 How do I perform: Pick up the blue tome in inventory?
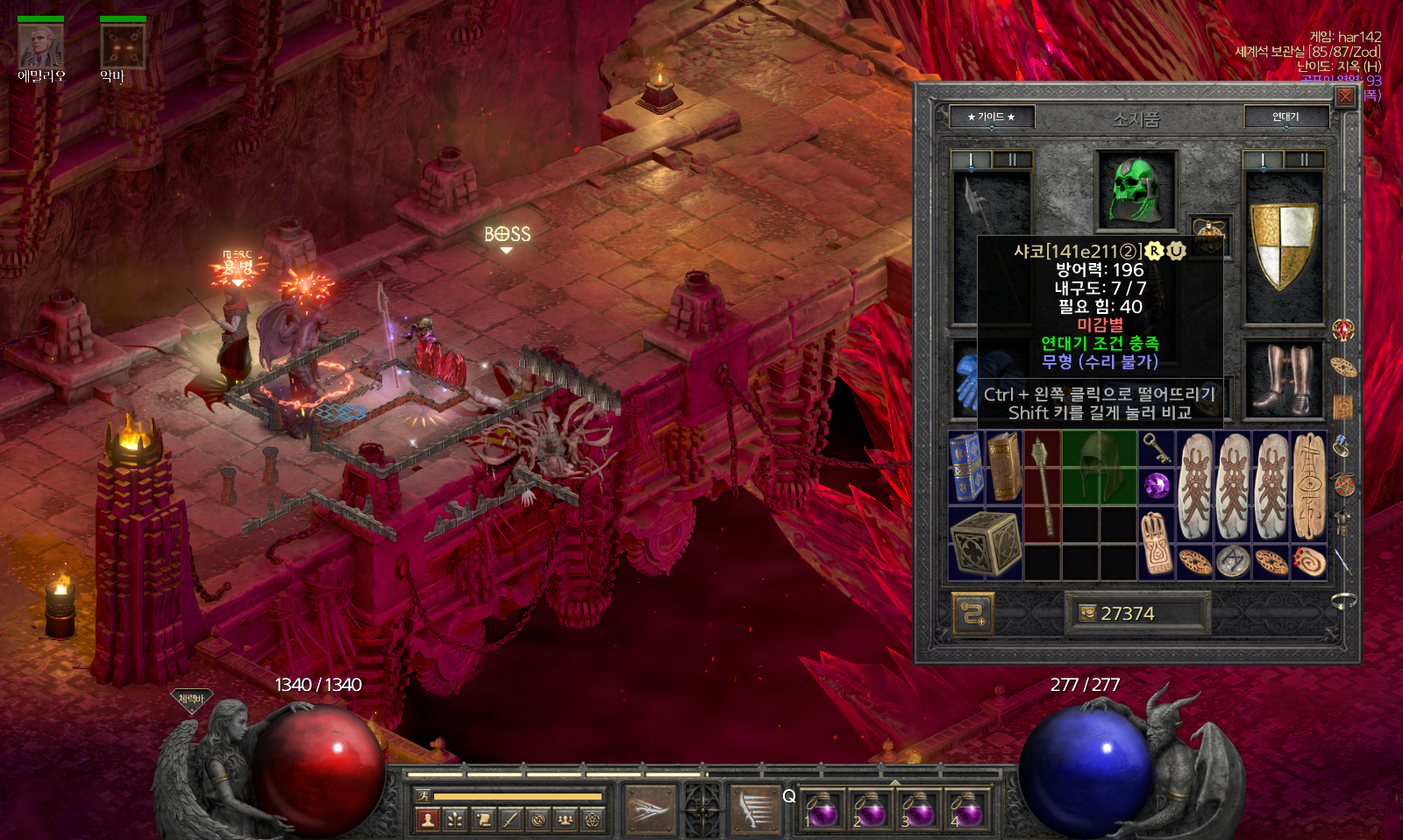[x=966, y=466]
